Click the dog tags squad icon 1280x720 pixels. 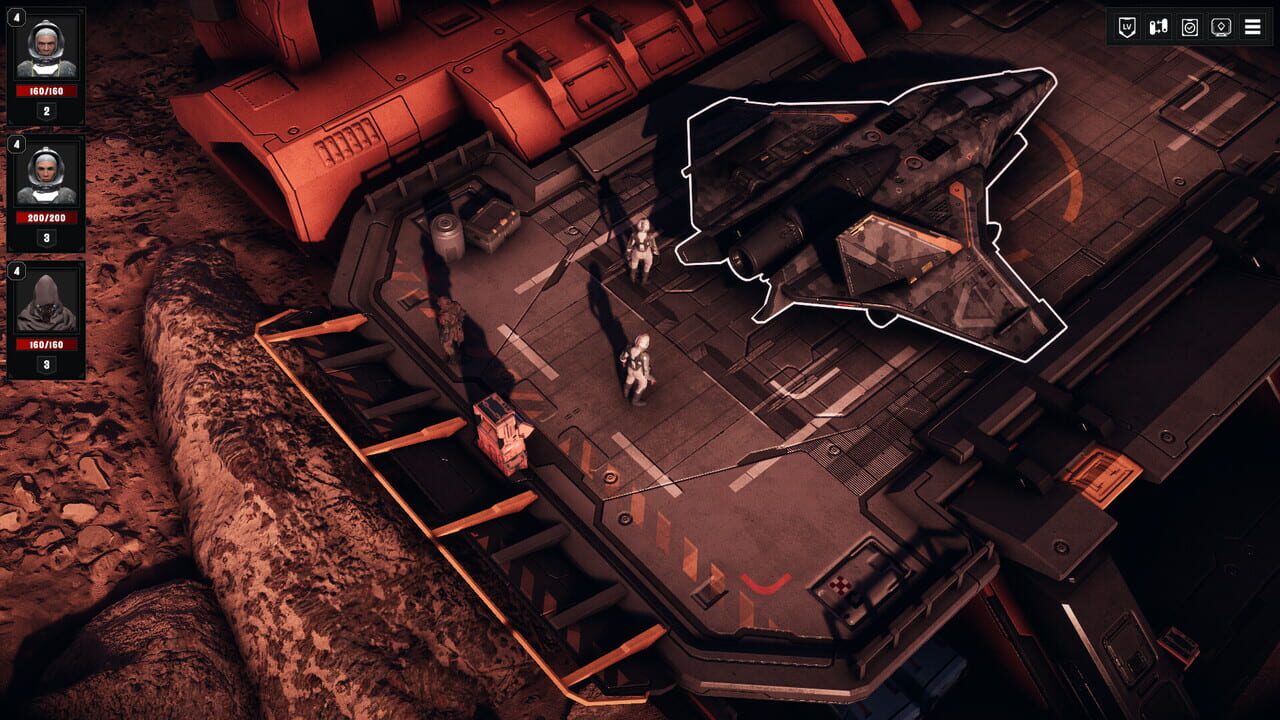coord(1158,26)
